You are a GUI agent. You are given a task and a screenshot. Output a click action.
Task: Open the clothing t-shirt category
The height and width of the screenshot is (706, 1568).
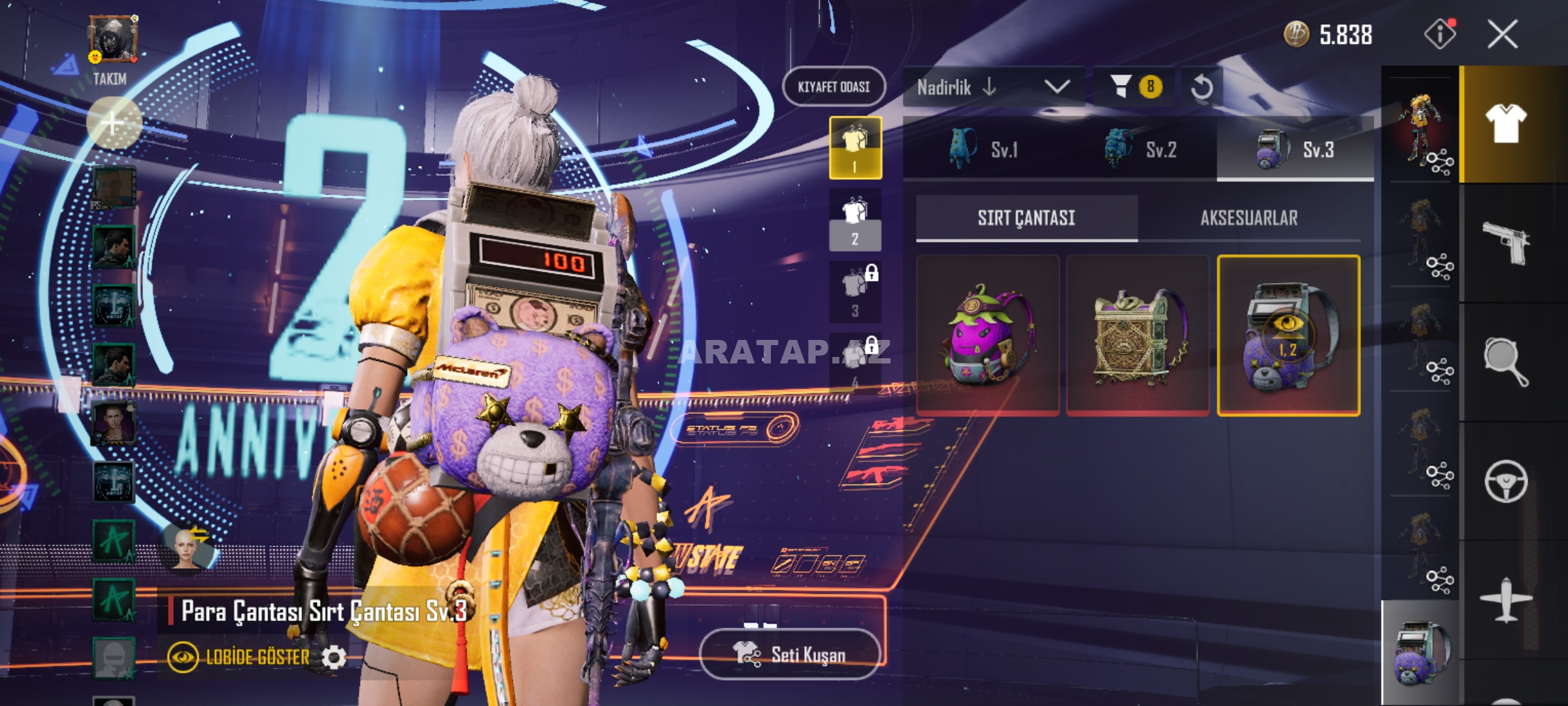pos(1506,124)
